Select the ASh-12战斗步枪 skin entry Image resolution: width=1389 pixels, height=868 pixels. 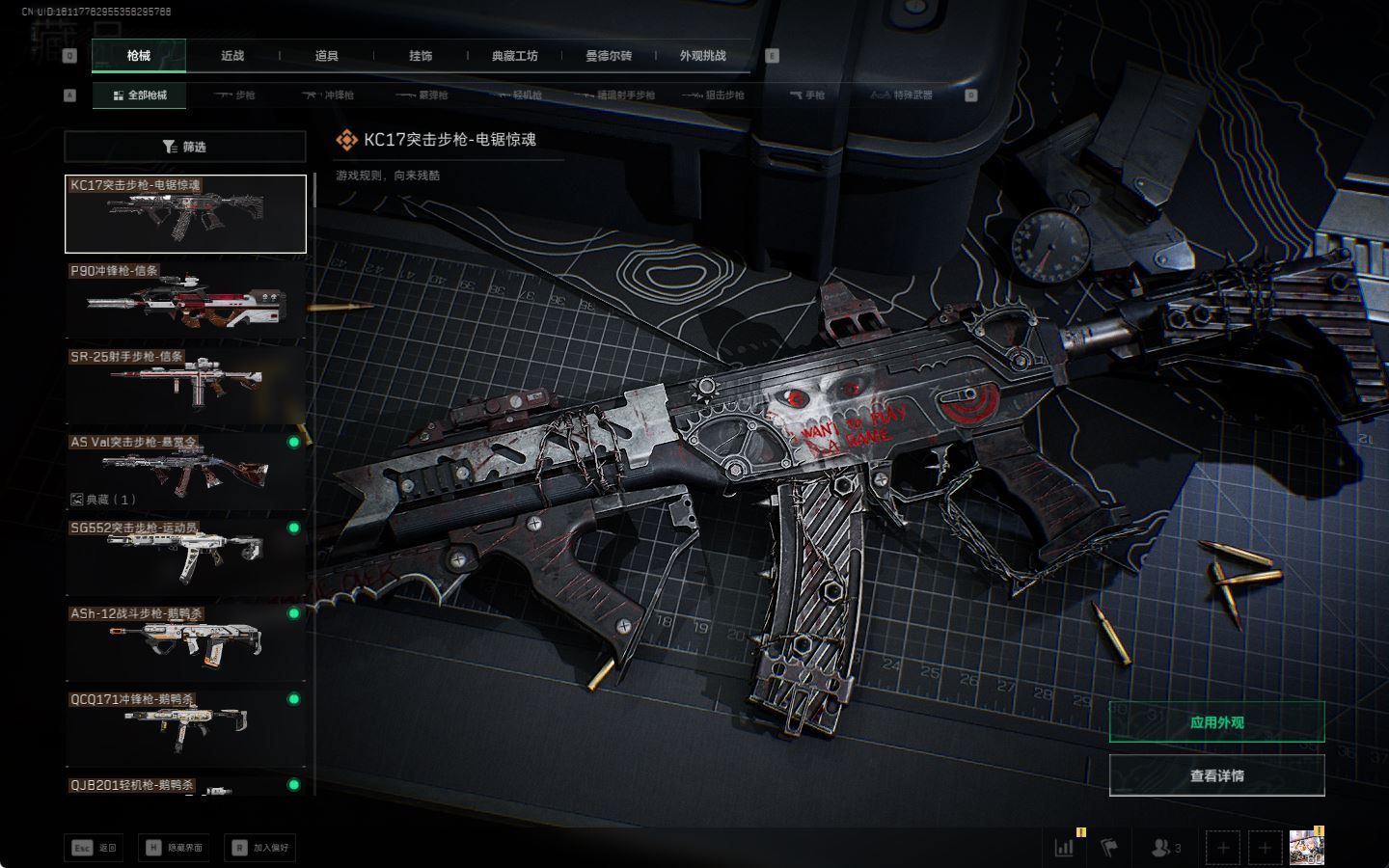(185, 642)
